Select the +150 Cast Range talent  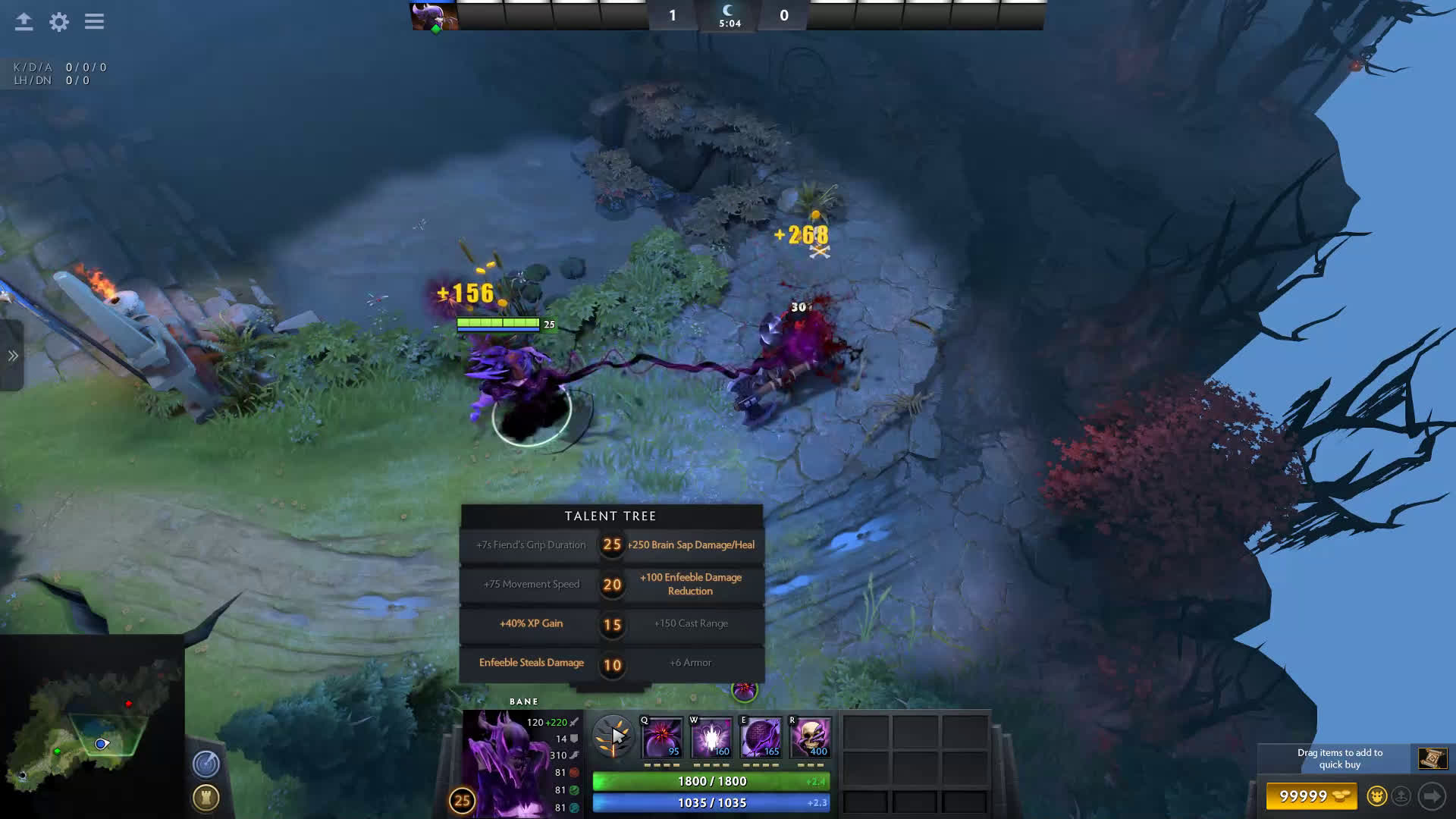click(690, 624)
